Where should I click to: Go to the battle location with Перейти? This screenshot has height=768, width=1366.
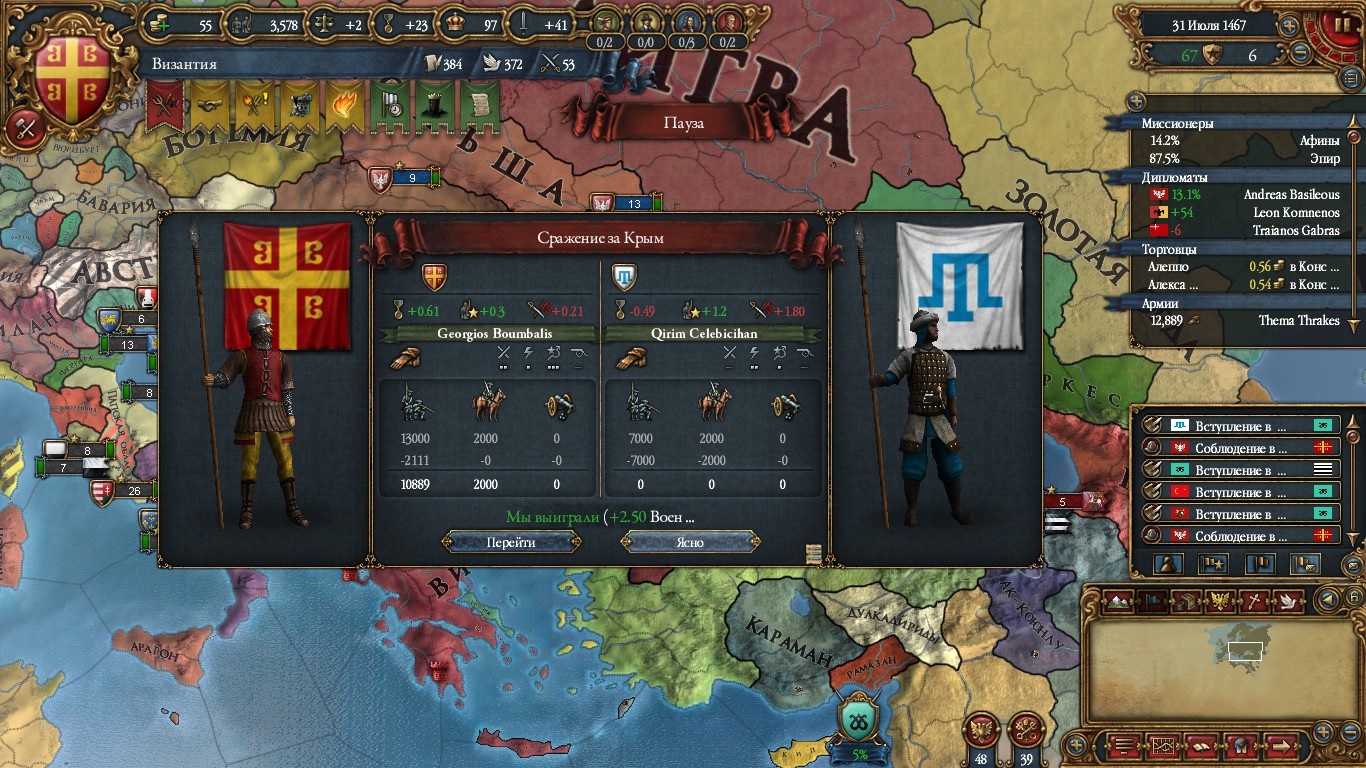[511, 542]
